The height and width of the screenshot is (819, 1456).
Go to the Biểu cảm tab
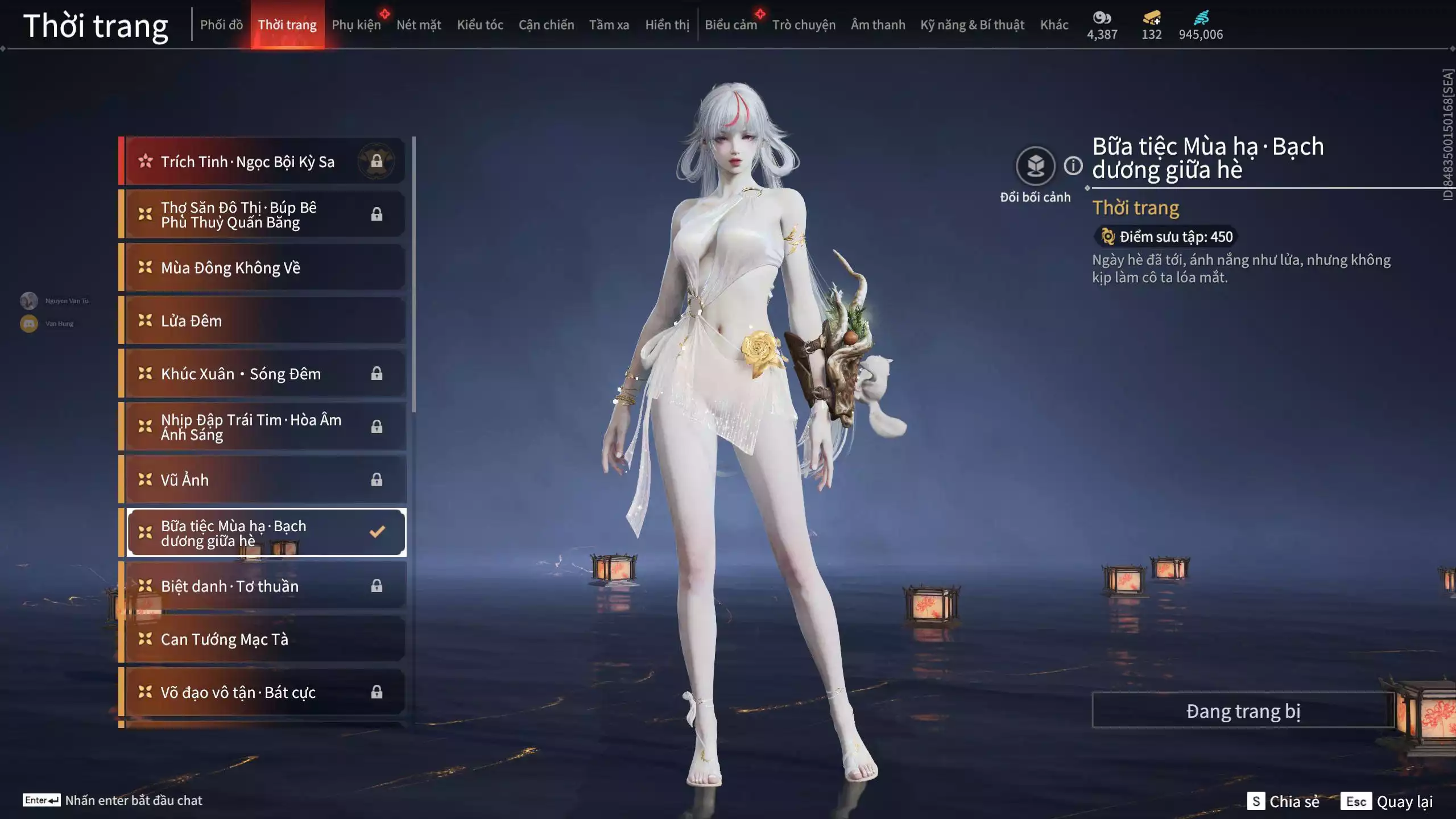coord(731,25)
